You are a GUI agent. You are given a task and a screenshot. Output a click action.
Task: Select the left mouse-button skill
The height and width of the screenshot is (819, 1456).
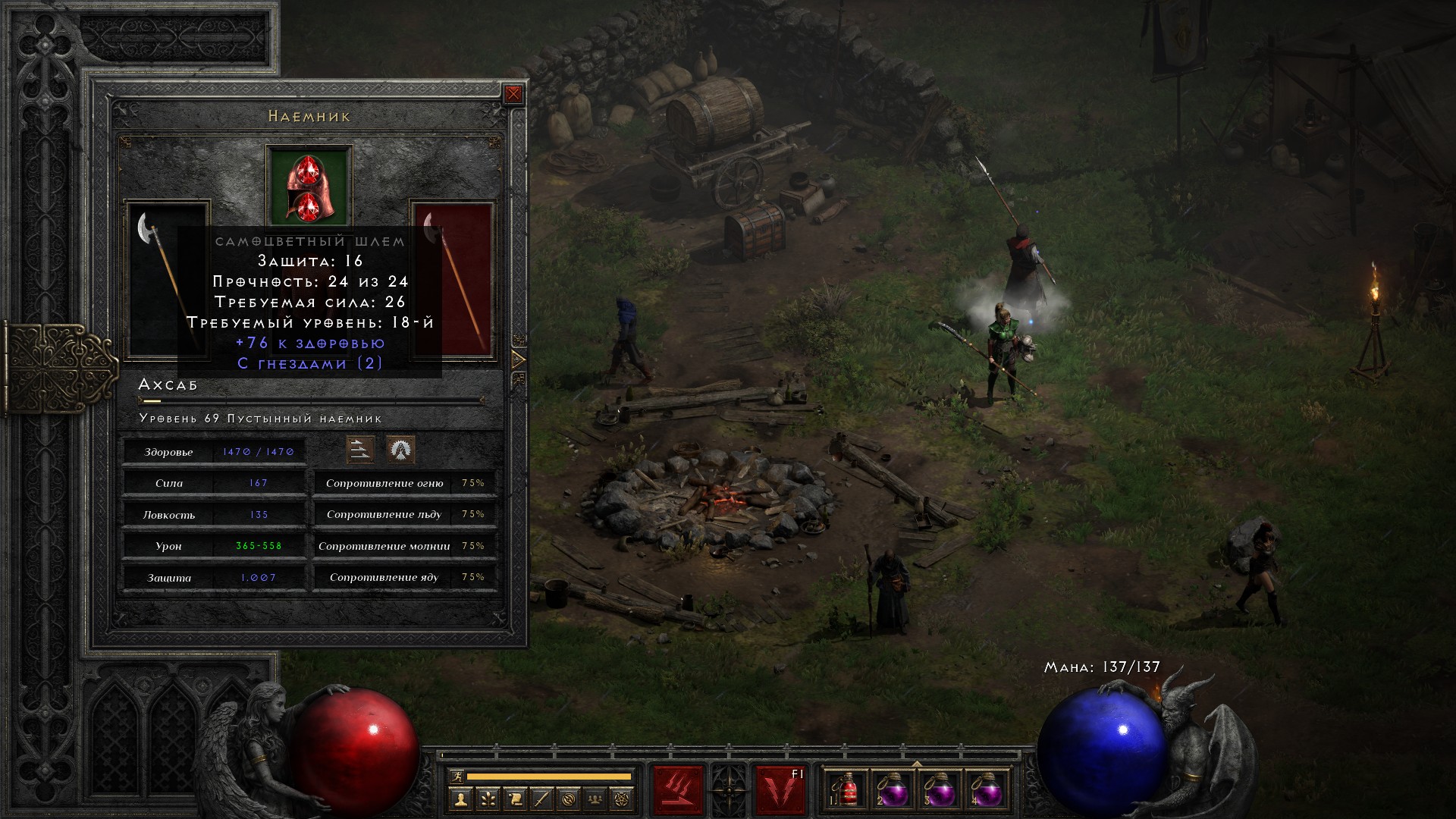(678, 790)
